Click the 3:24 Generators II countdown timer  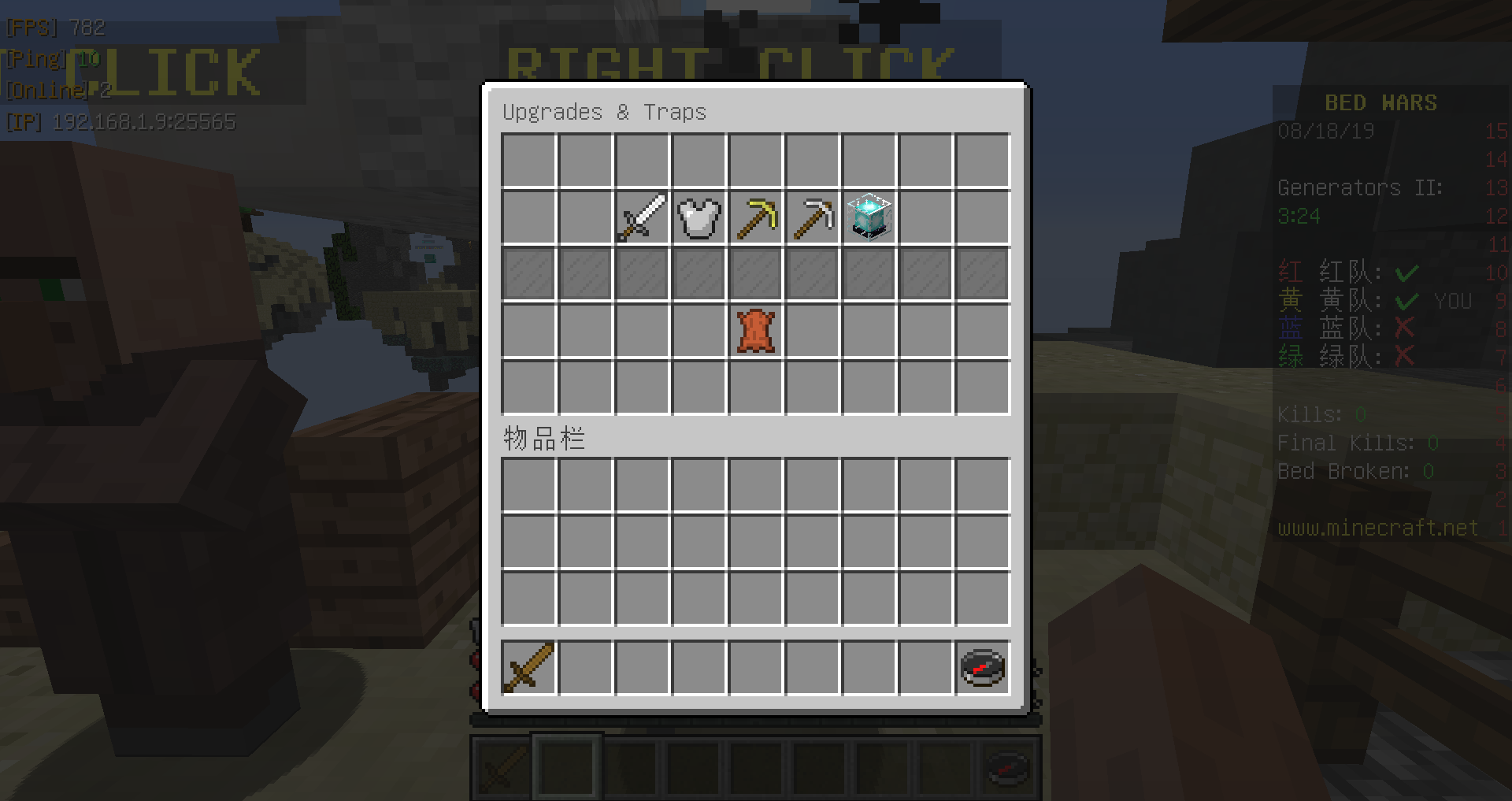(1299, 216)
